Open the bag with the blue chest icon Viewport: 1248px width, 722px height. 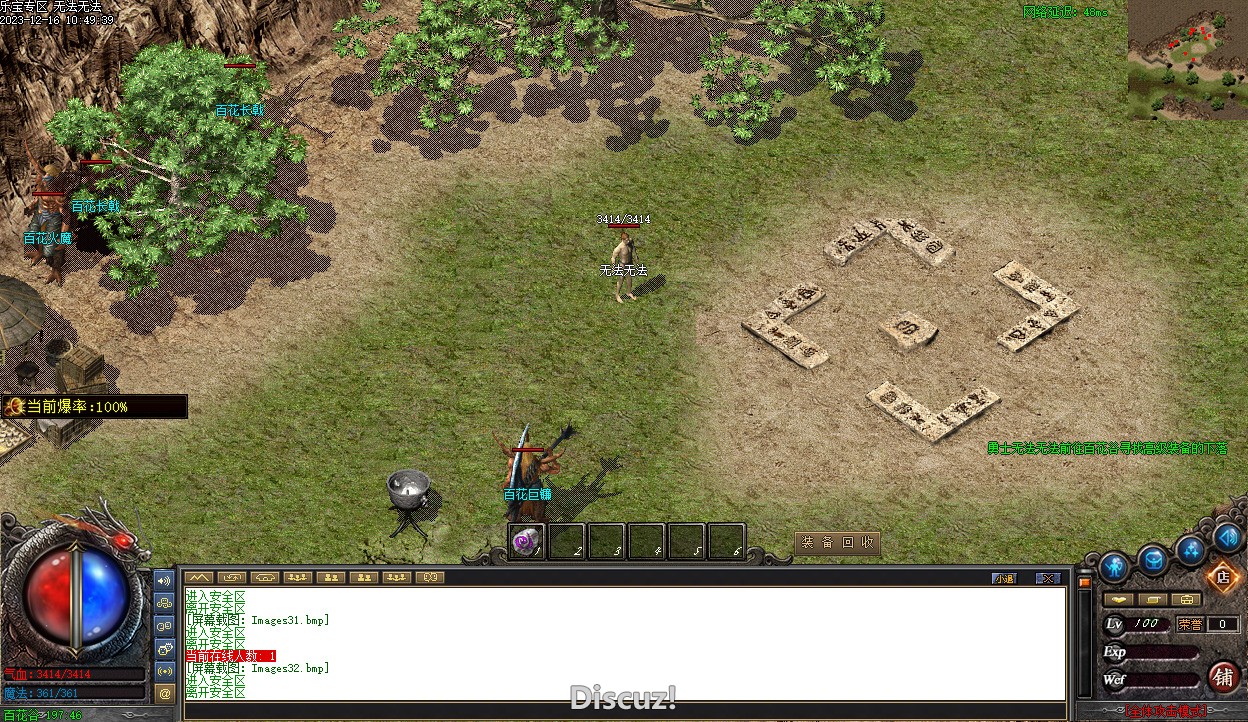[x=1153, y=560]
